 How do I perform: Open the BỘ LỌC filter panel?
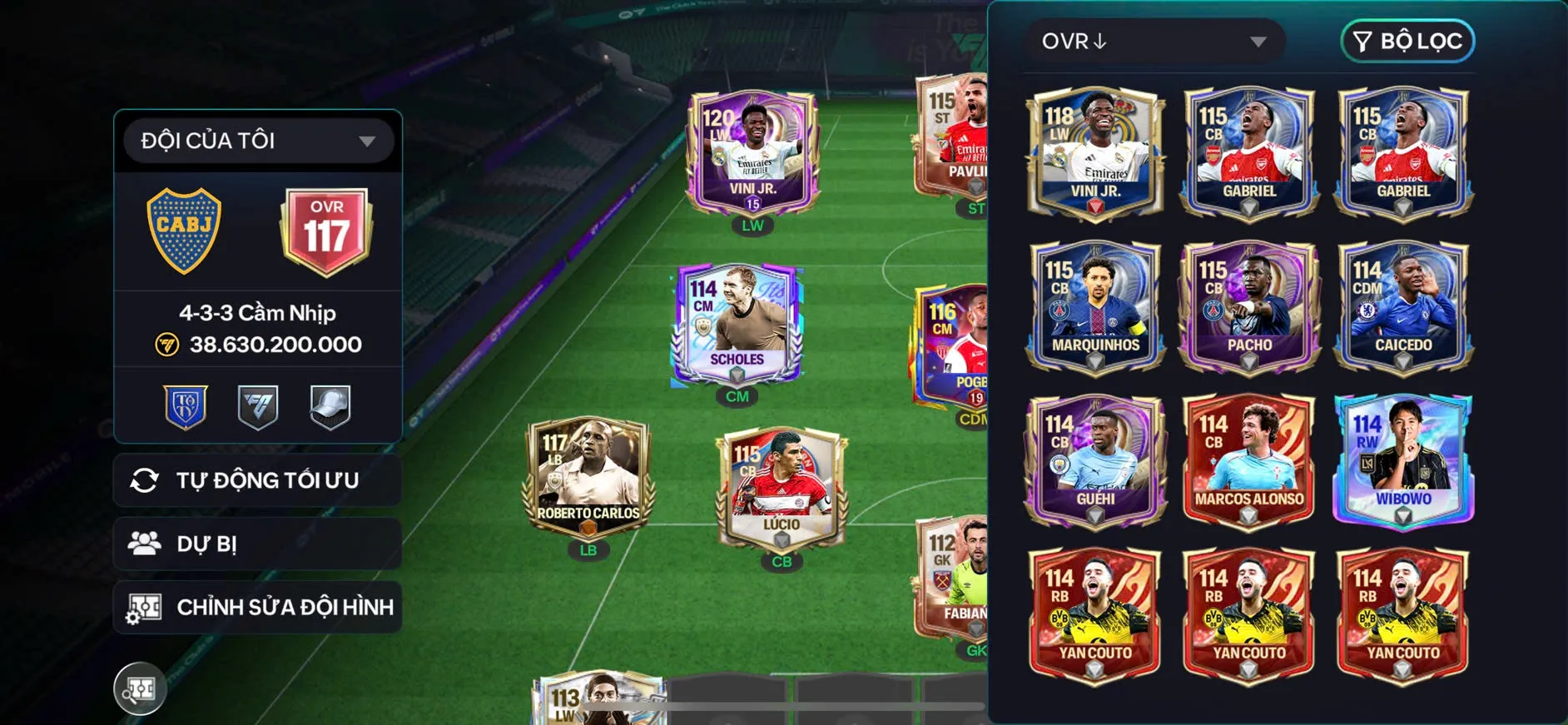pyautogui.click(x=1407, y=40)
